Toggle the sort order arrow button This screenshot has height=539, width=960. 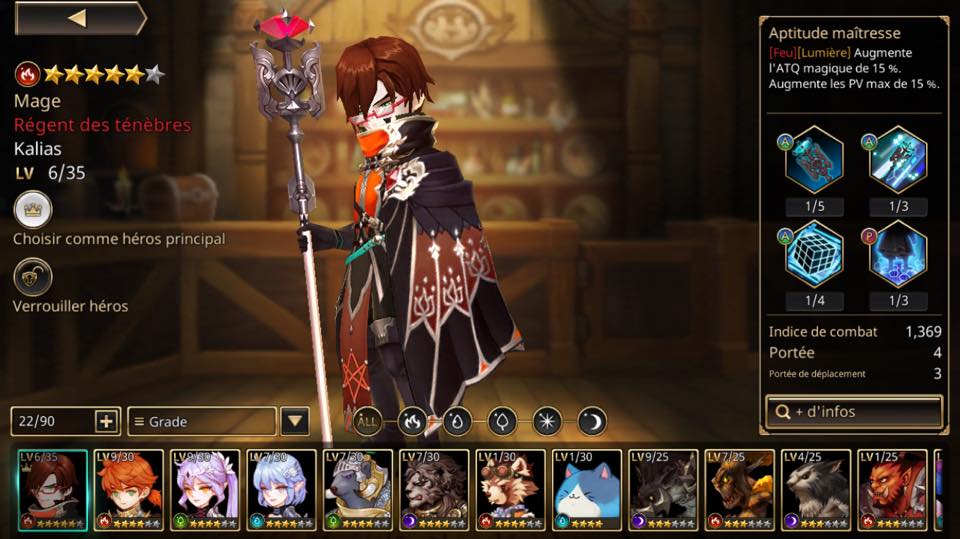tap(294, 421)
